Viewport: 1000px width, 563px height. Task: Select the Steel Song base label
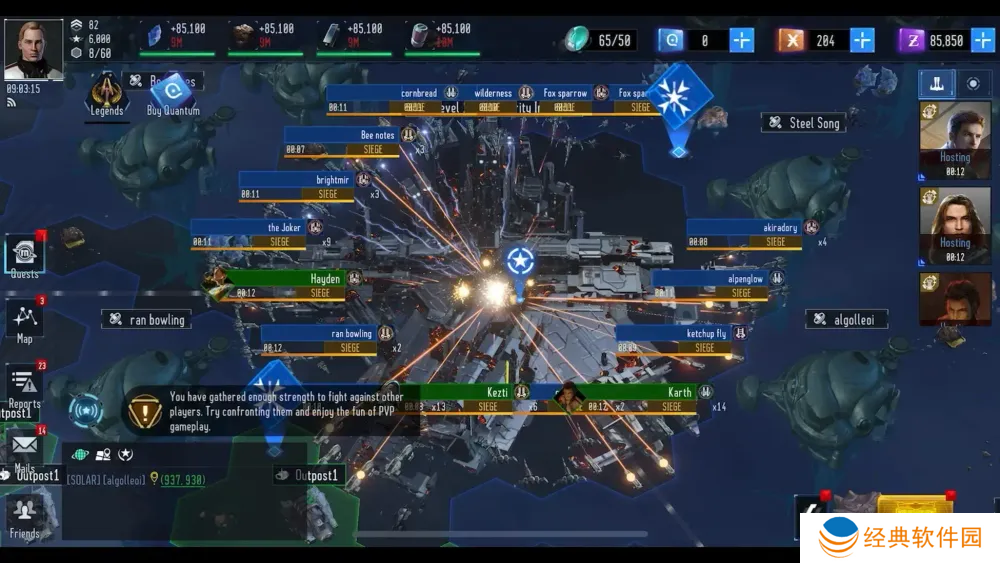point(804,123)
